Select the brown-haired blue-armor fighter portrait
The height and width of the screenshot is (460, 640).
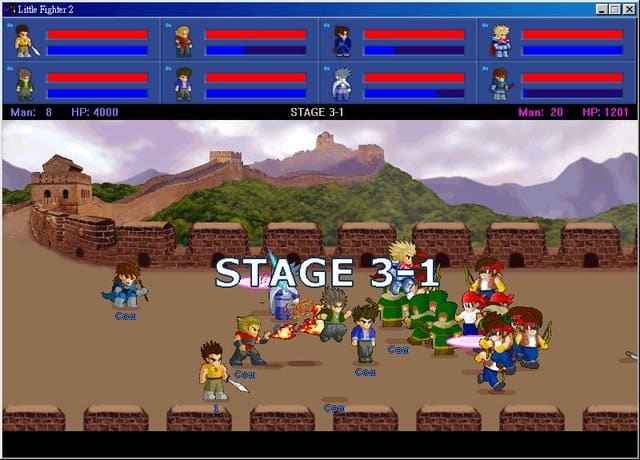500,83
